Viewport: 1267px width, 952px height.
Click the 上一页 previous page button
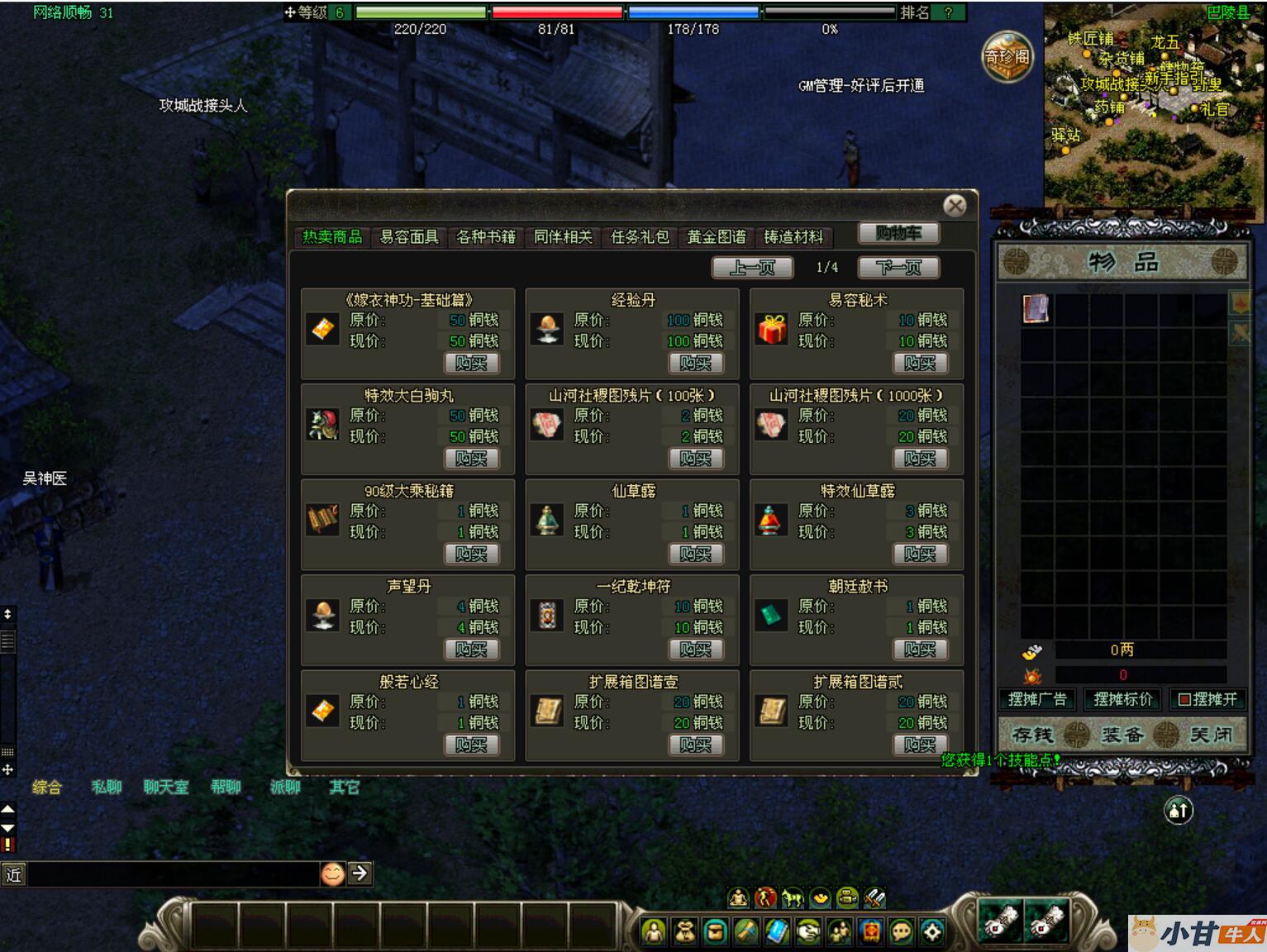point(753,267)
